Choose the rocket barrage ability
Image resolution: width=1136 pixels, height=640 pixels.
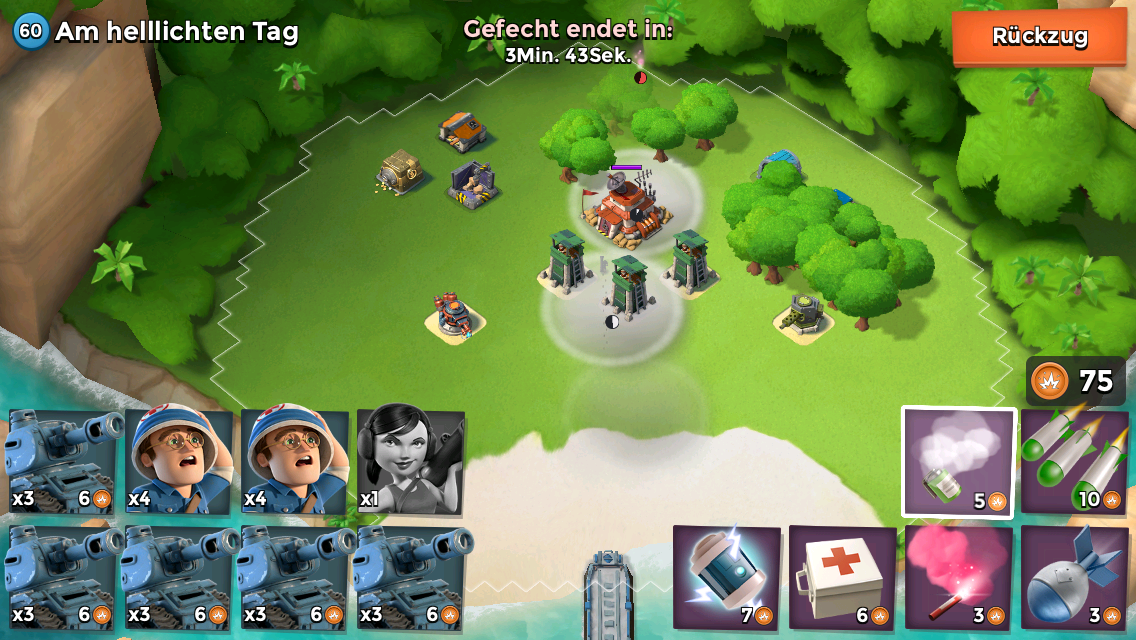1073,462
